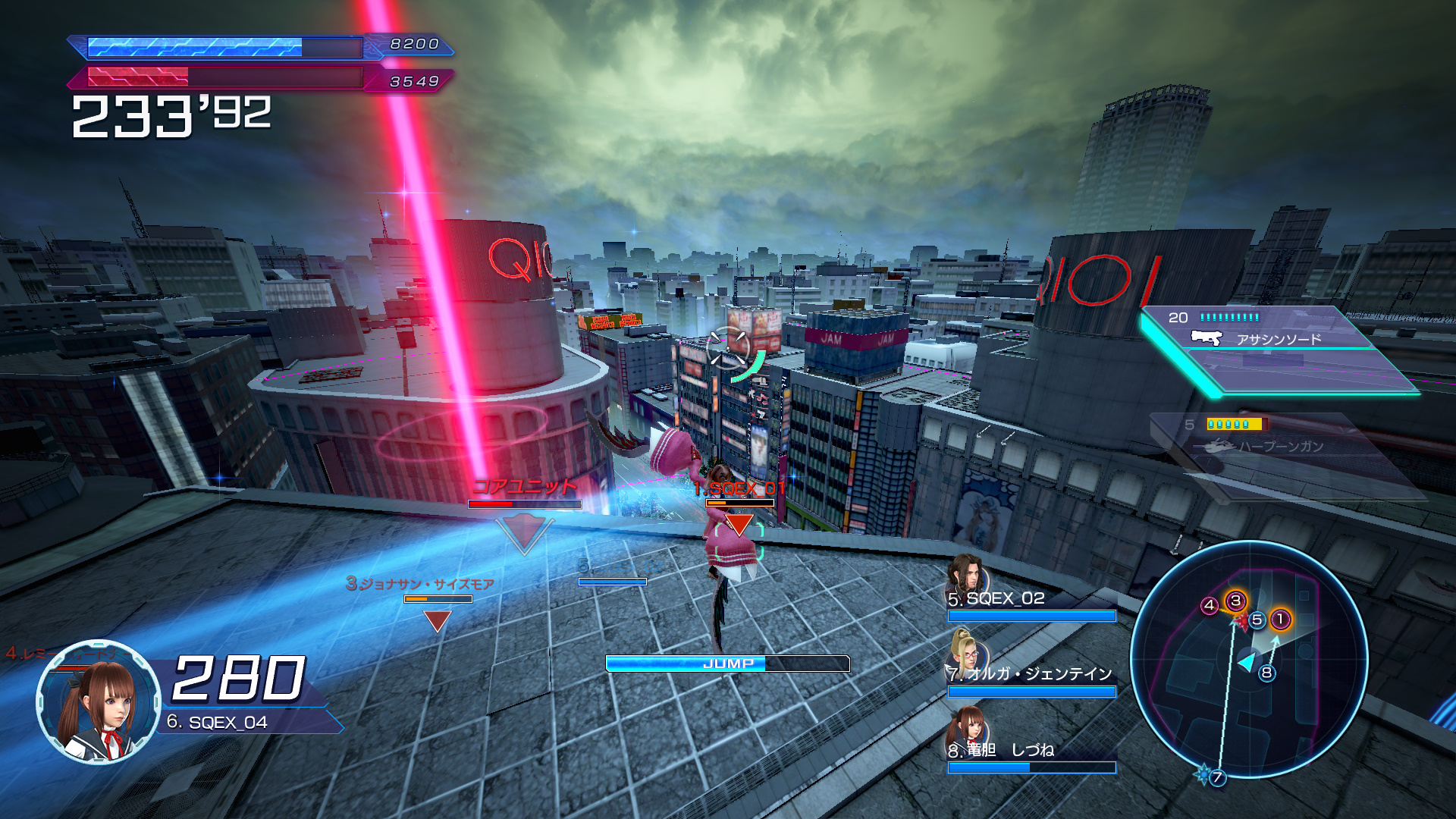Viewport: 1456px width, 819px height.
Task: Target enemy 3 ジョナサン・サイズモア marker
Action: 438,620
